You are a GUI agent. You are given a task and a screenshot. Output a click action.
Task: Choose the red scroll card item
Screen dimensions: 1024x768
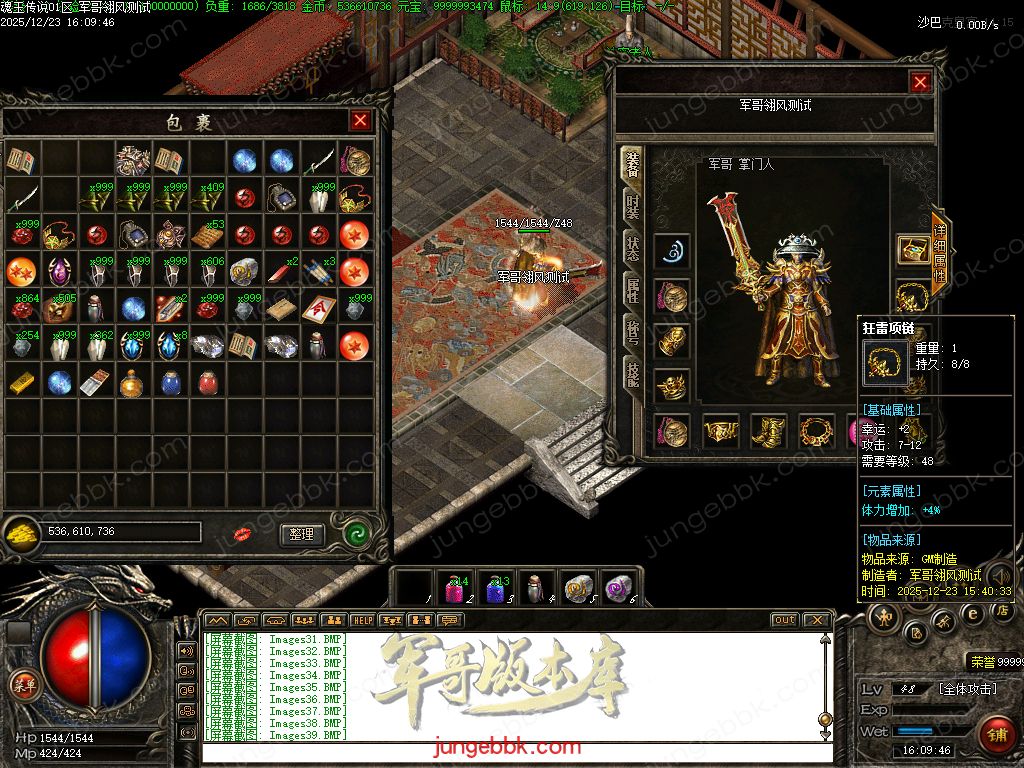click(319, 308)
